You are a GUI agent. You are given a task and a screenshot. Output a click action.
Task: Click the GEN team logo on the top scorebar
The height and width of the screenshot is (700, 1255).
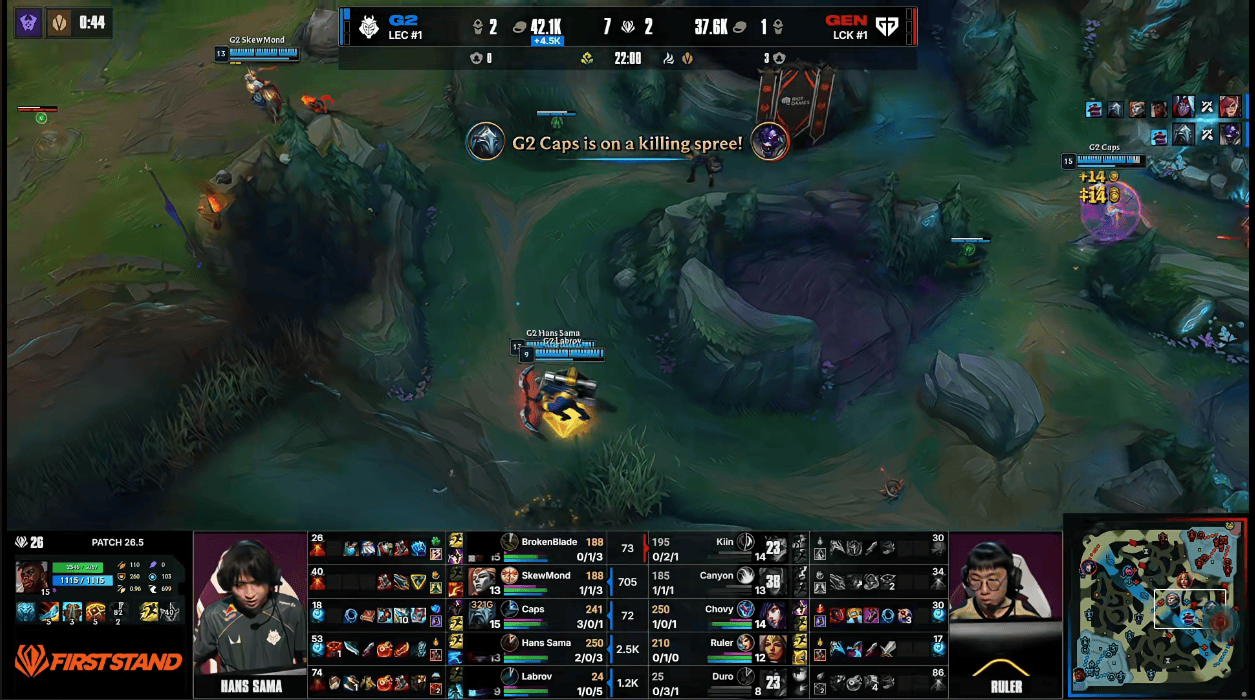(x=887, y=27)
